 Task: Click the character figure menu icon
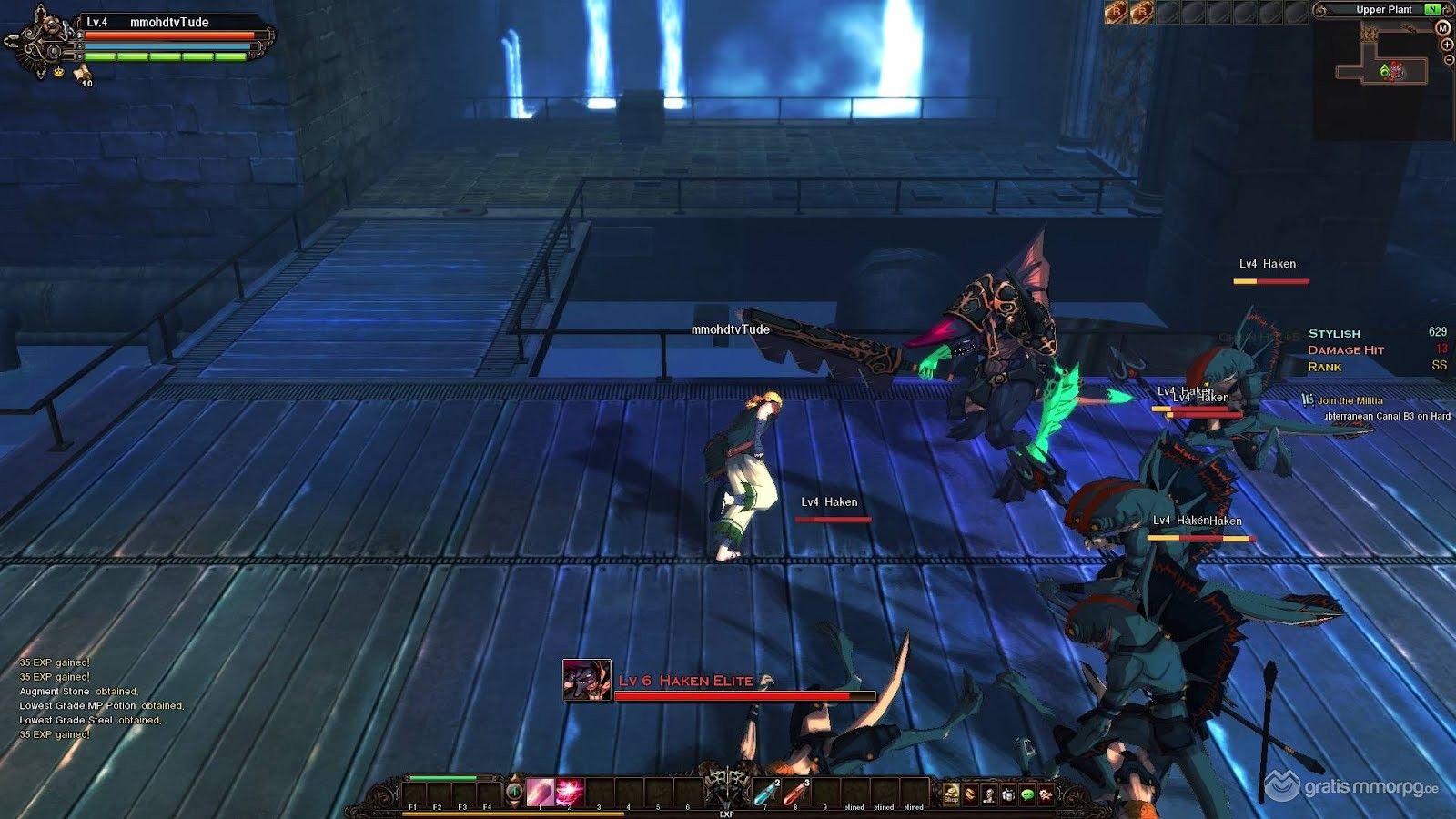coord(989,794)
